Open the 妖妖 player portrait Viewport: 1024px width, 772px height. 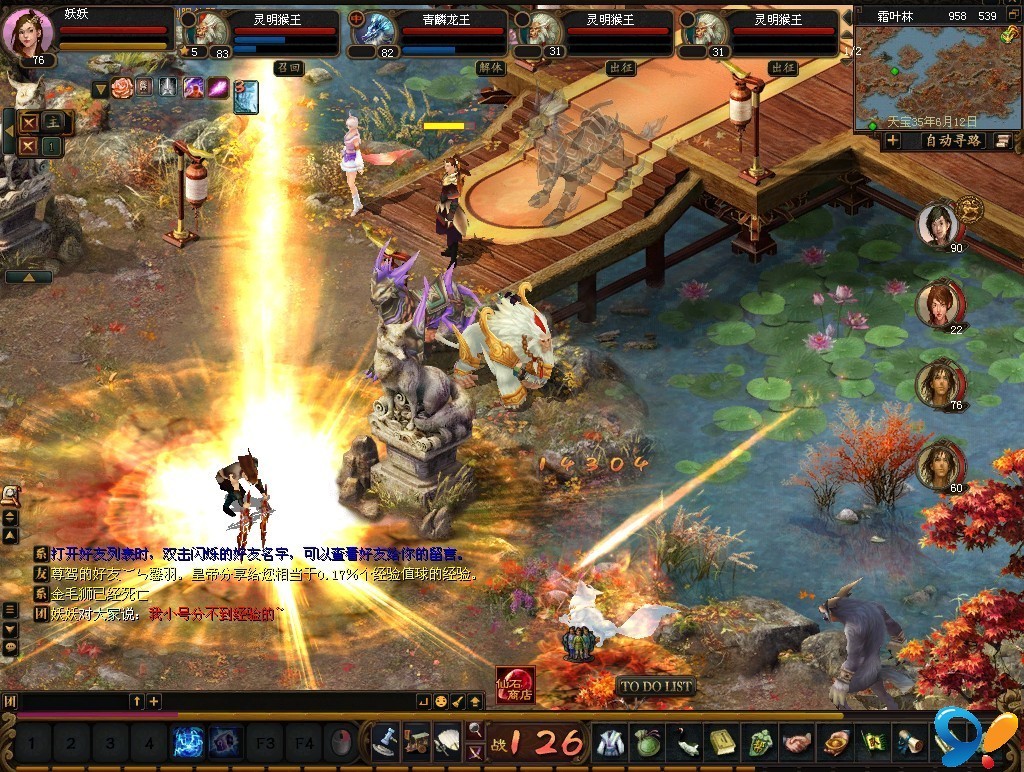pyautogui.click(x=28, y=32)
